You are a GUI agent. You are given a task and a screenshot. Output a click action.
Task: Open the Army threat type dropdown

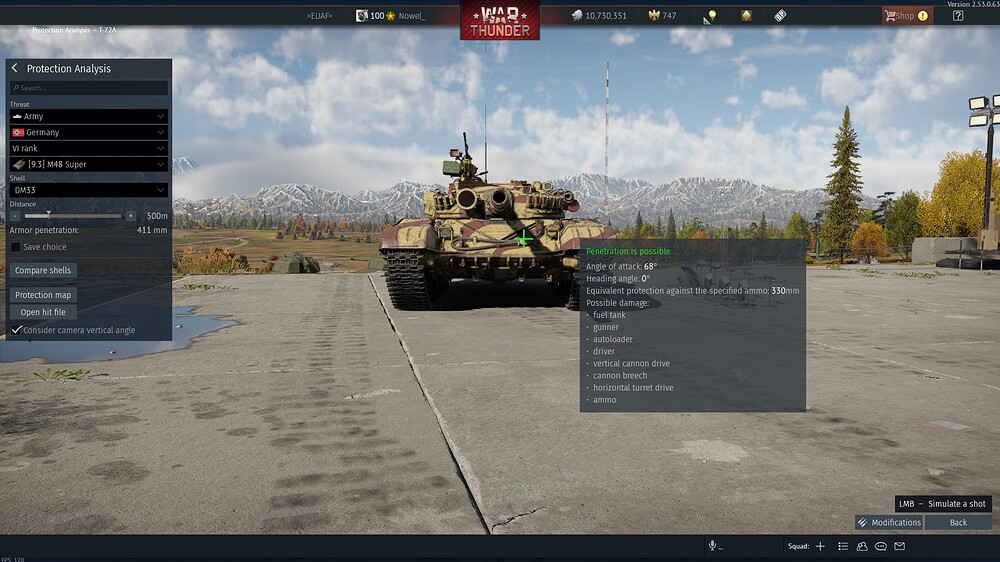(x=88, y=116)
